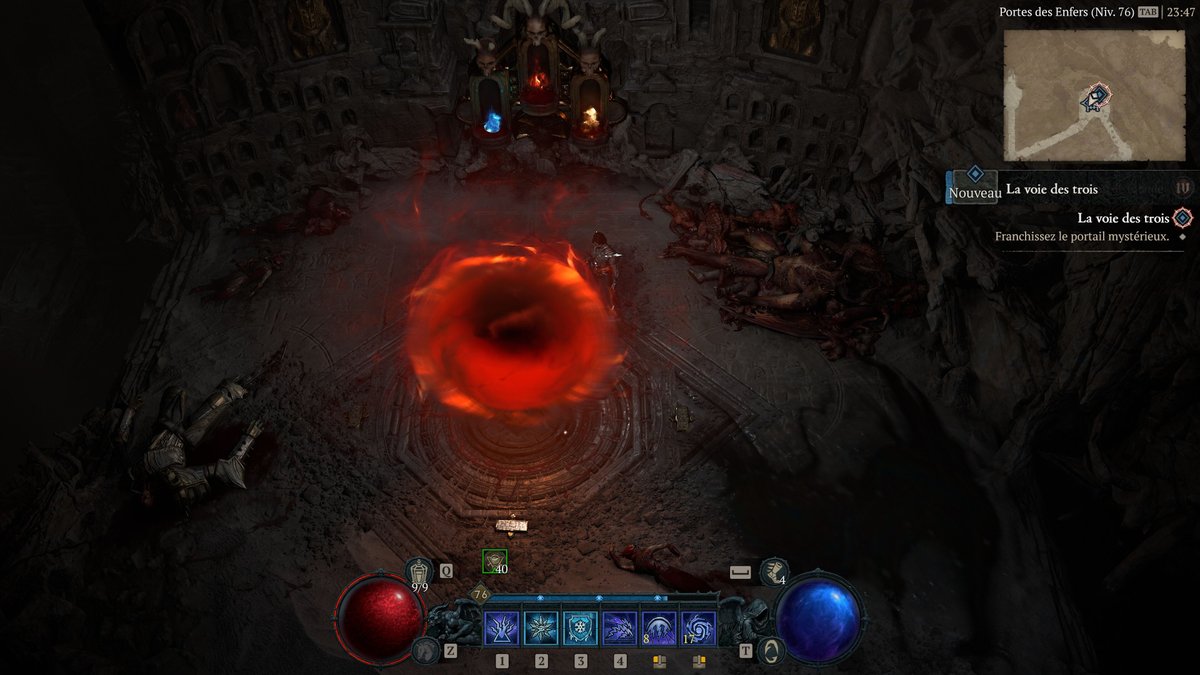
Task: Select the skill showing an 8 cooldown
Action: pyautogui.click(x=659, y=629)
